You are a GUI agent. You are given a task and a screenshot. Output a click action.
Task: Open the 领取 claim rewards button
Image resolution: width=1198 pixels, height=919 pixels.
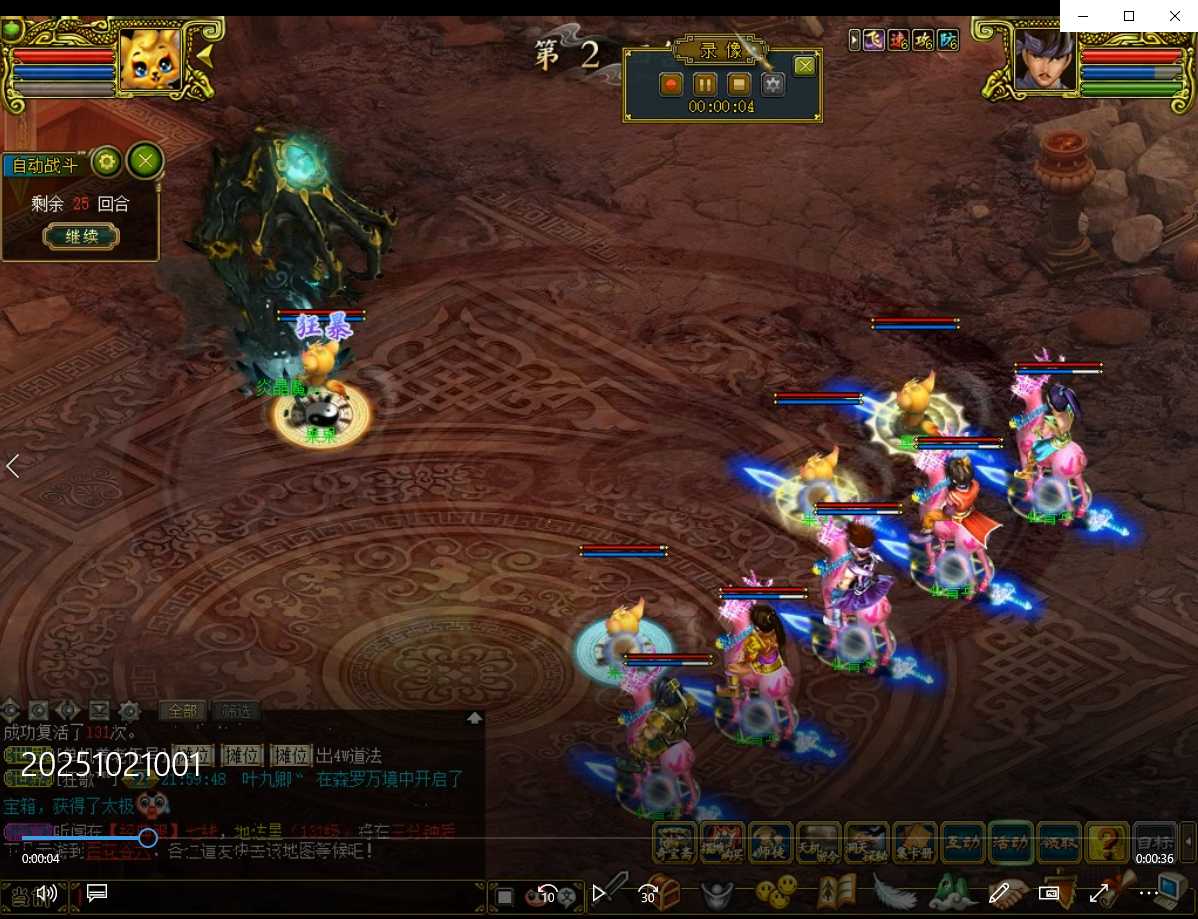tap(1059, 842)
